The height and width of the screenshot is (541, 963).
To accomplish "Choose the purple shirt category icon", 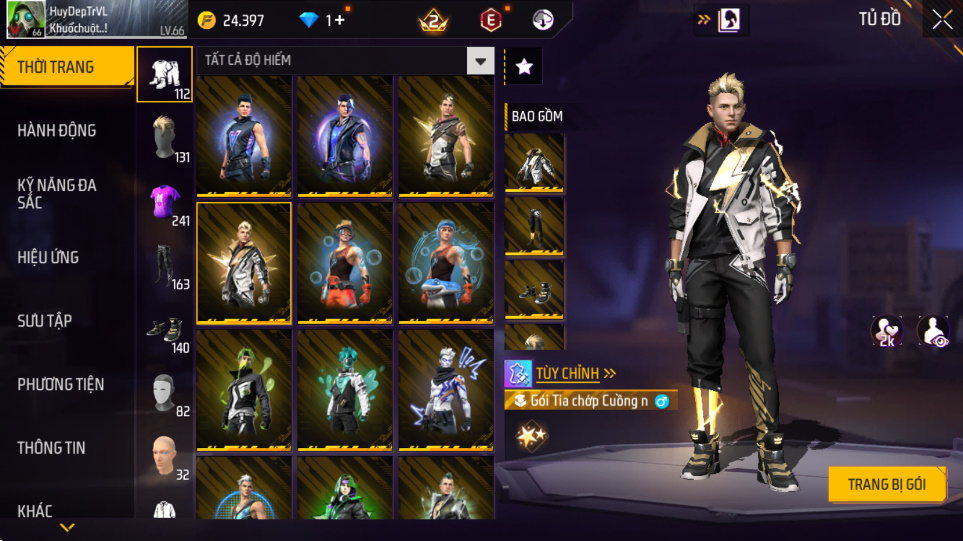I will point(164,201).
